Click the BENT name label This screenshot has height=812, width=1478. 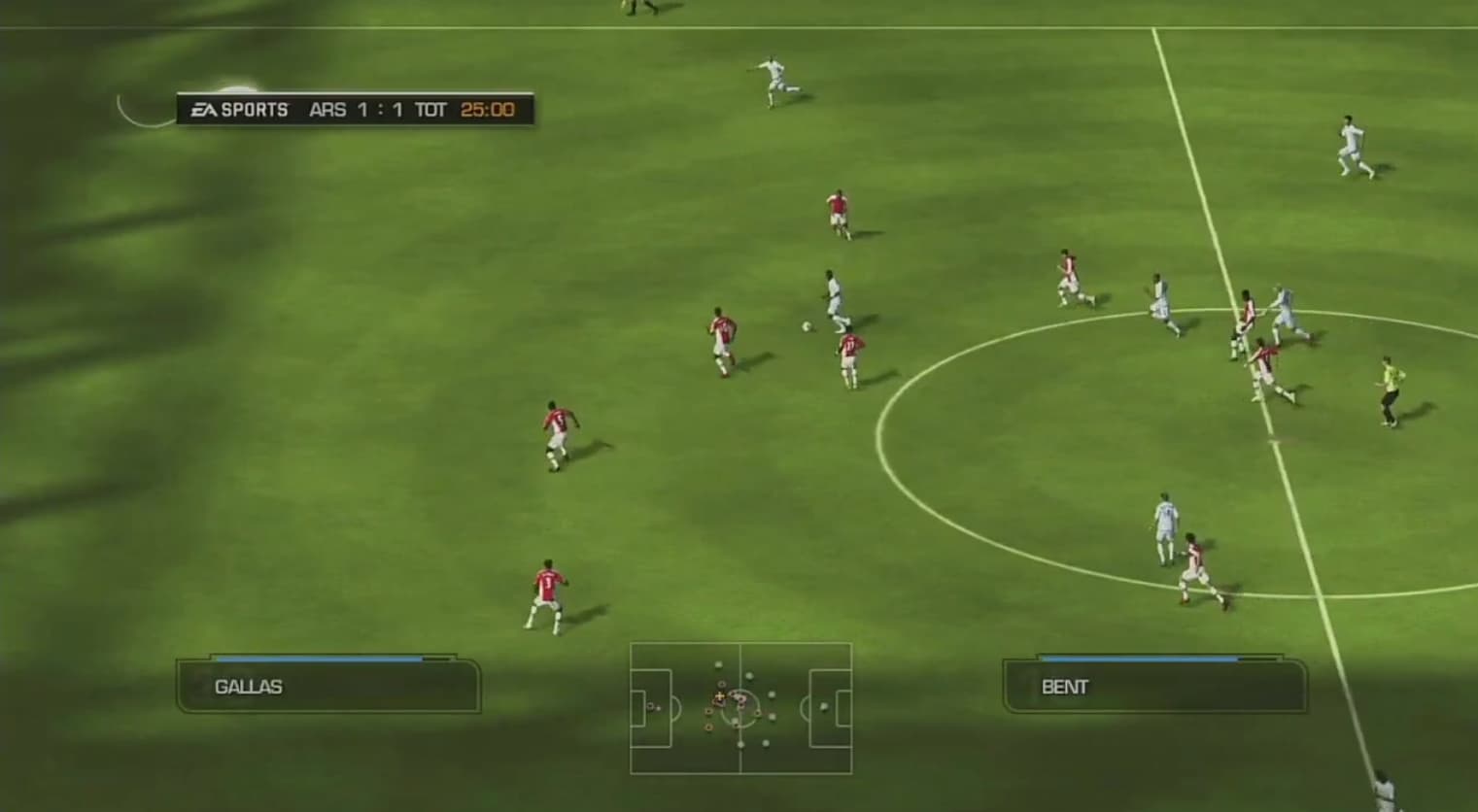click(x=1064, y=687)
